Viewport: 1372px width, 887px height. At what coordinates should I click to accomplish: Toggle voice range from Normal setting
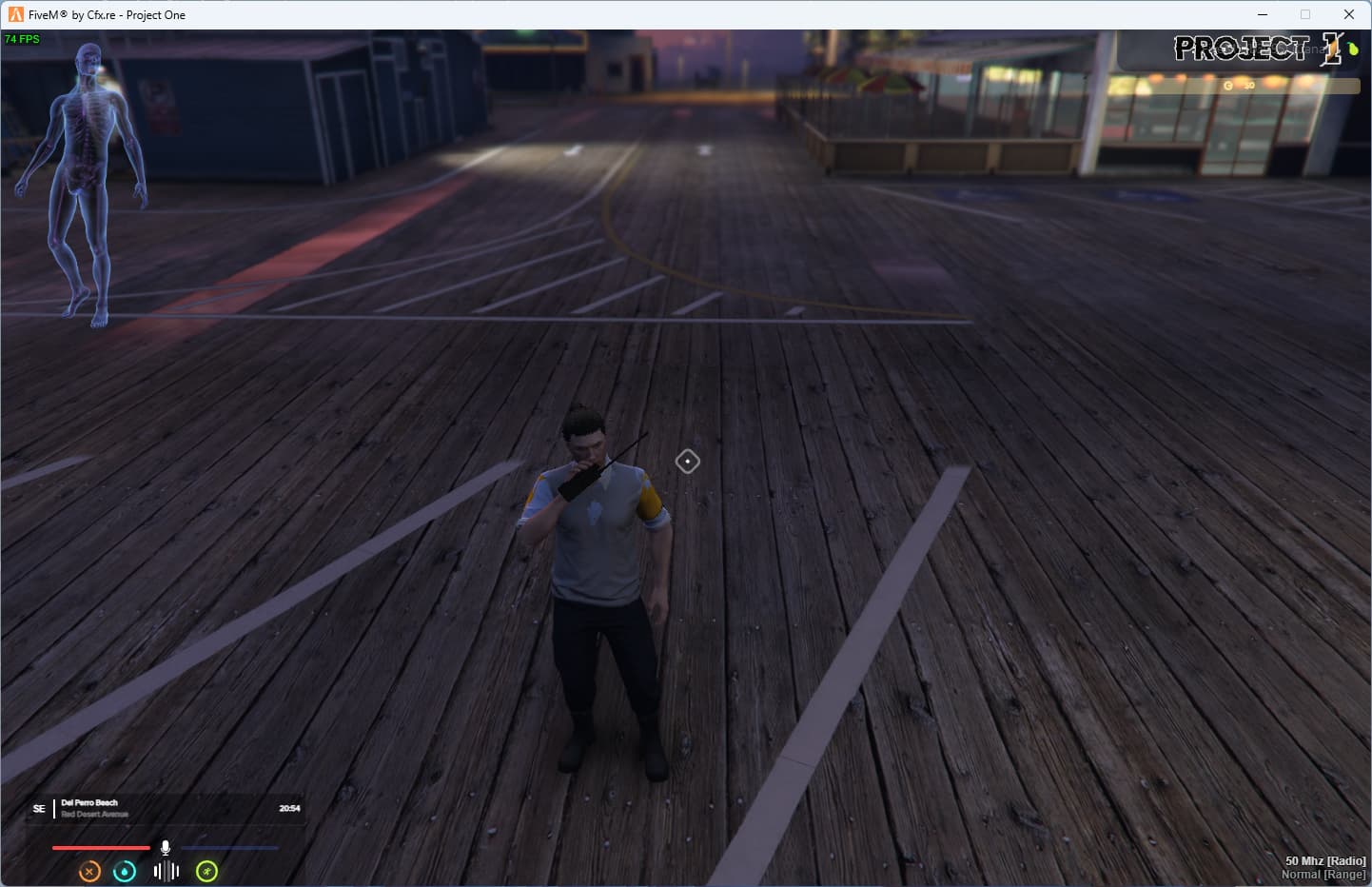point(1323,873)
